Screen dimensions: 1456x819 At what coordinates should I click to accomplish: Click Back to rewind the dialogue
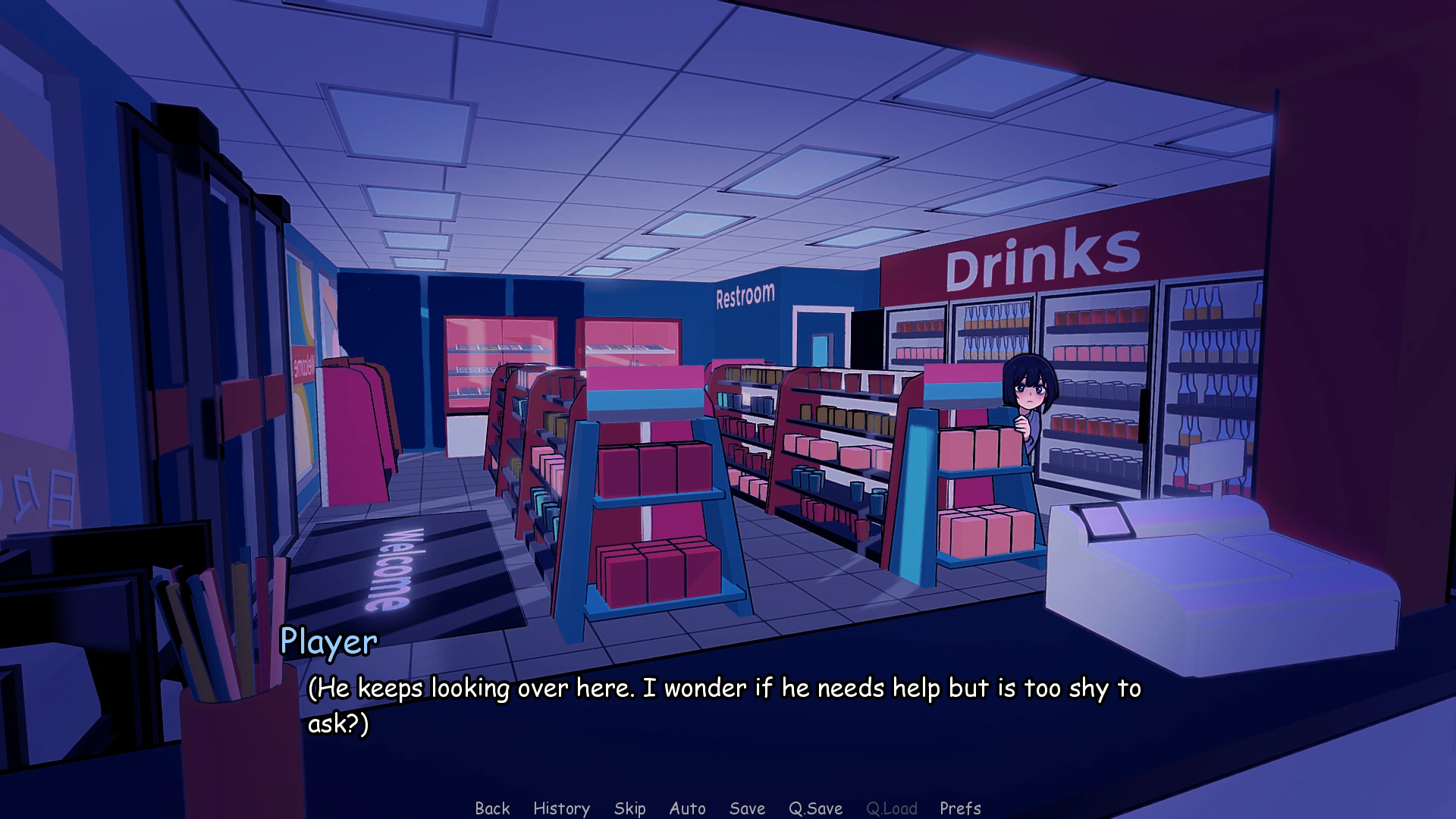tap(493, 808)
